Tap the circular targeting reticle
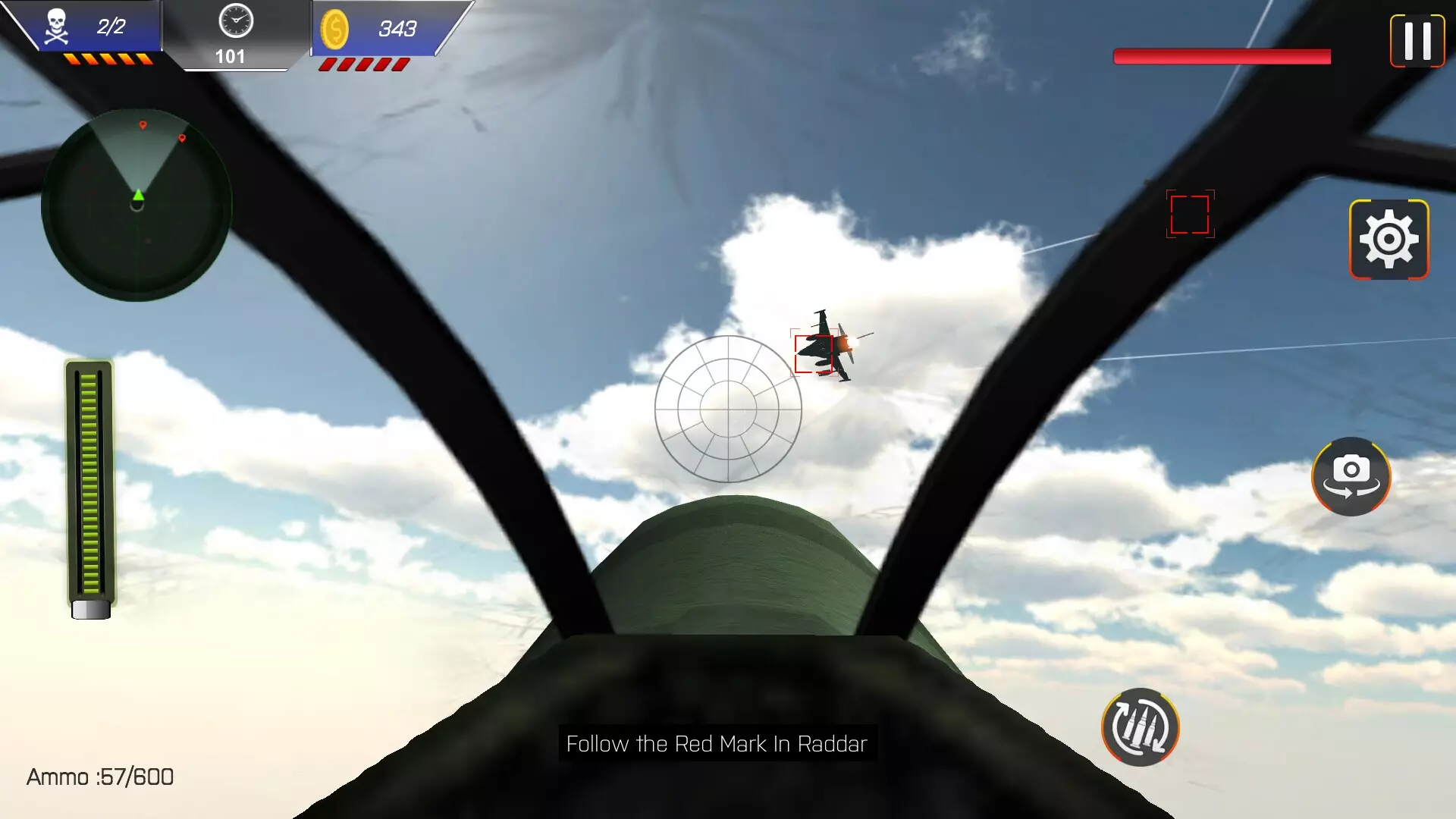The width and height of the screenshot is (1456, 819). tap(730, 409)
